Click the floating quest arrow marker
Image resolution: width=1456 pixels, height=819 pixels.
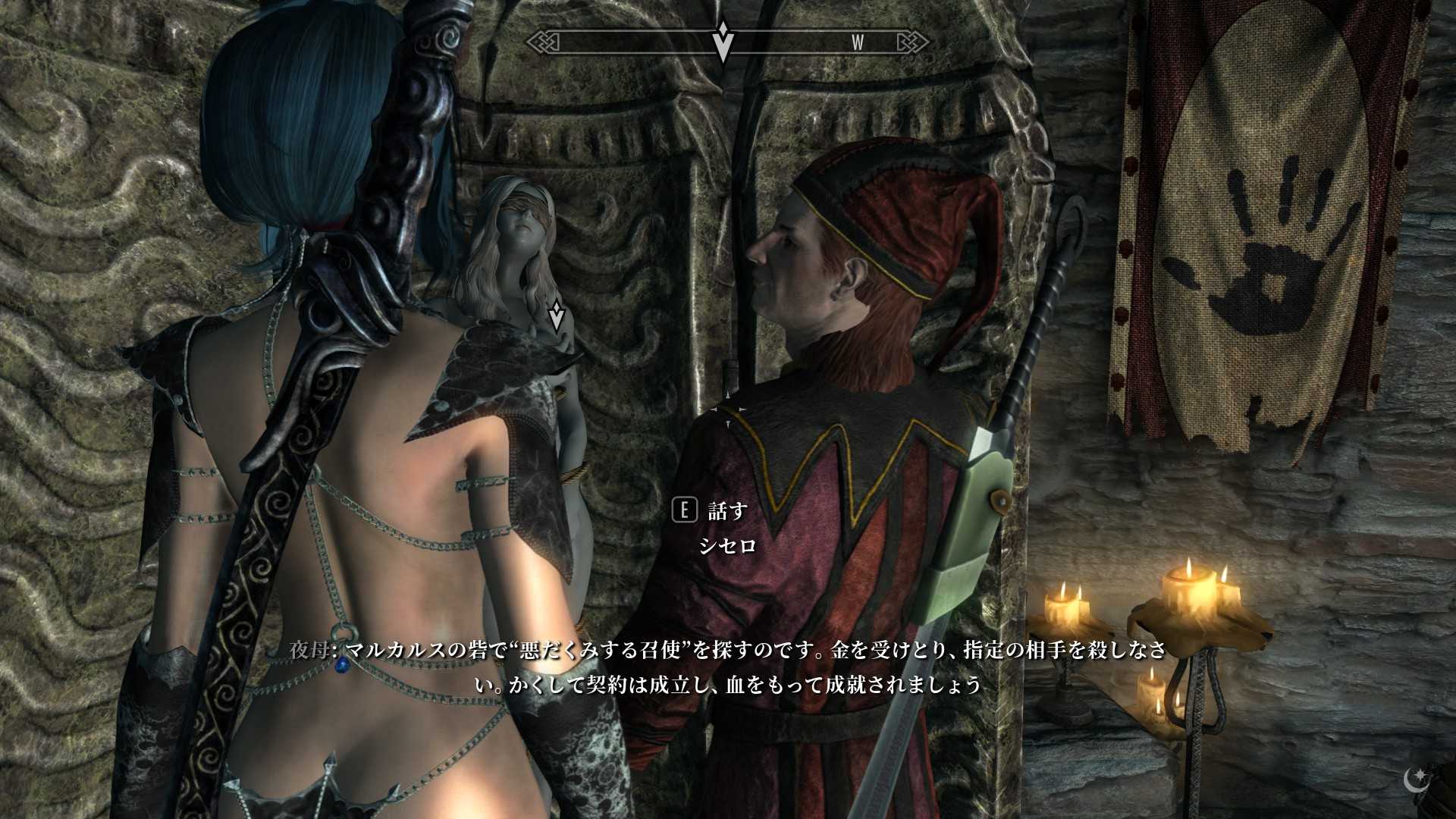(557, 315)
